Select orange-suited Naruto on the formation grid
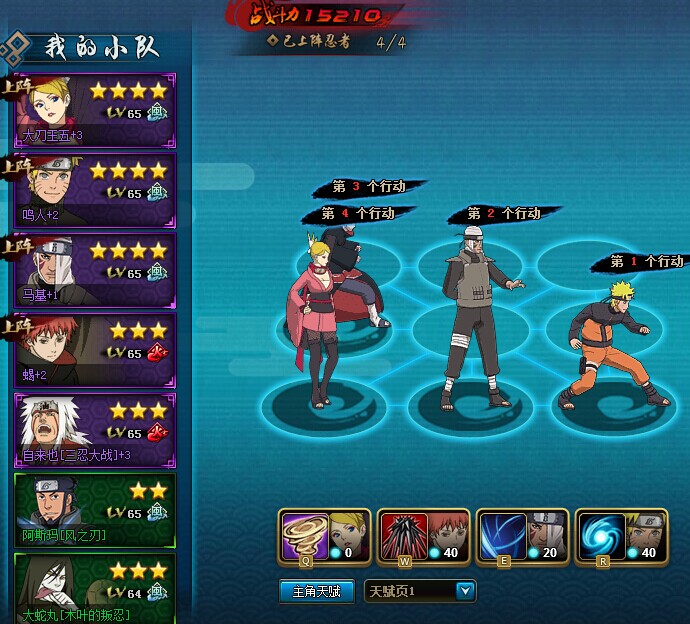 [610, 345]
